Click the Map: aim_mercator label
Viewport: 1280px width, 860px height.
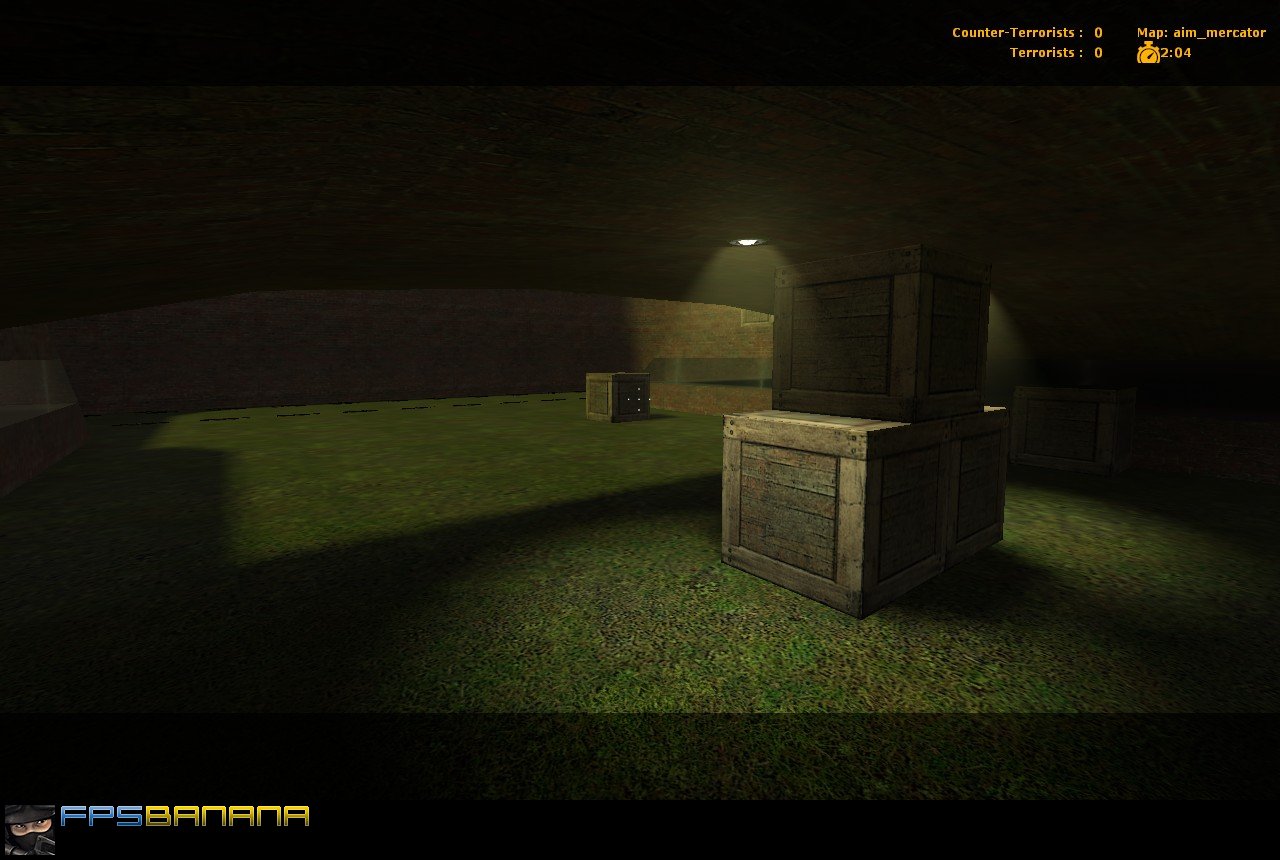tap(1200, 32)
